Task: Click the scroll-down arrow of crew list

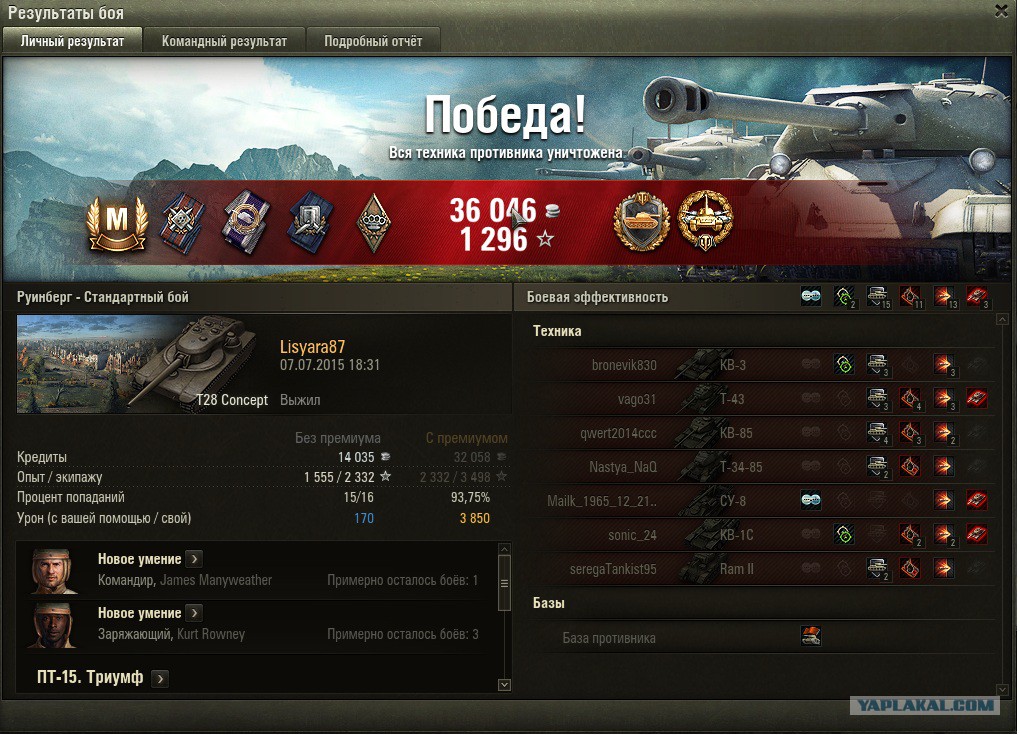Action: coord(504,685)
